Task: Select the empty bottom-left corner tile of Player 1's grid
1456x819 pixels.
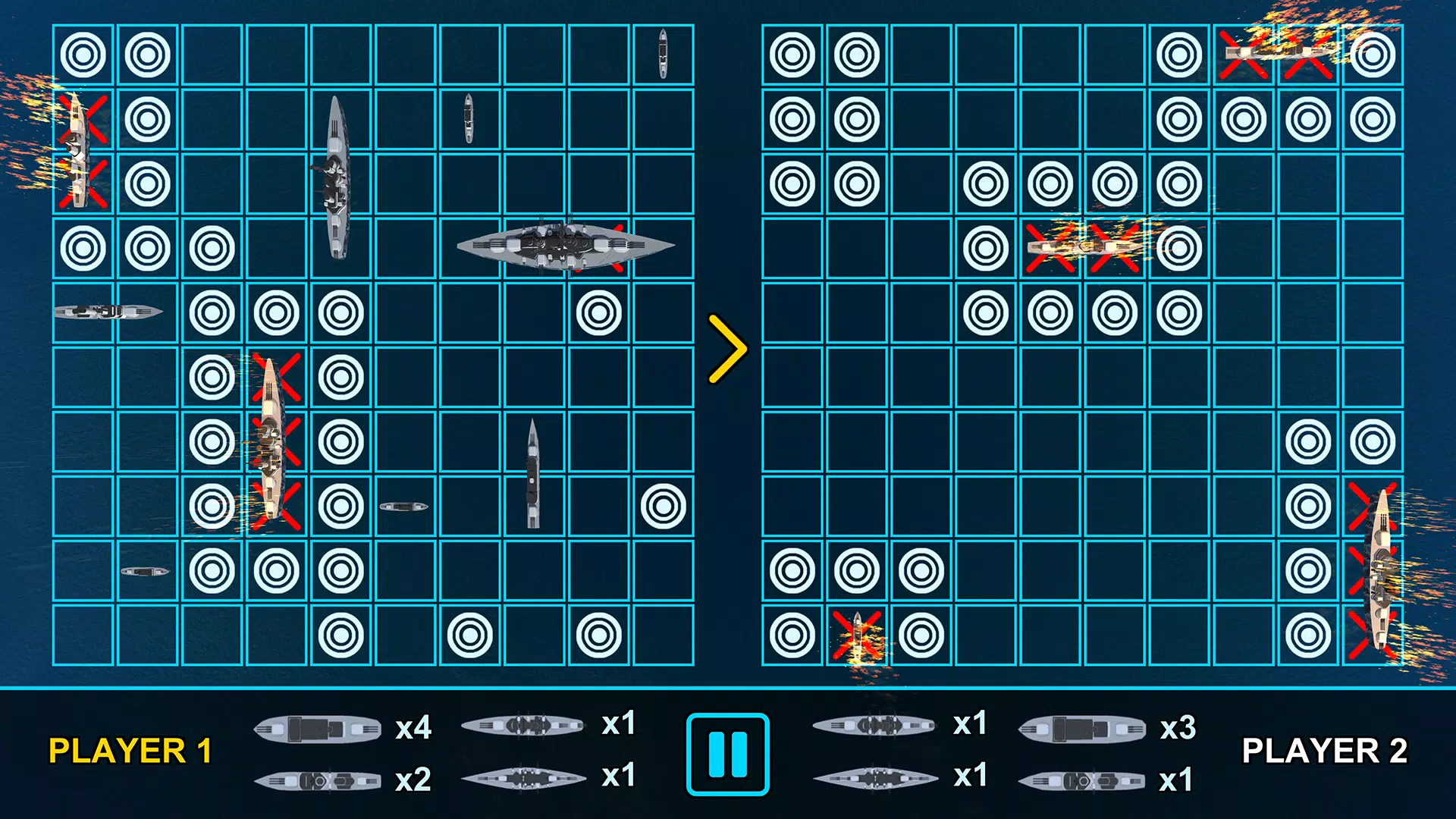Action: pos(83,635)
